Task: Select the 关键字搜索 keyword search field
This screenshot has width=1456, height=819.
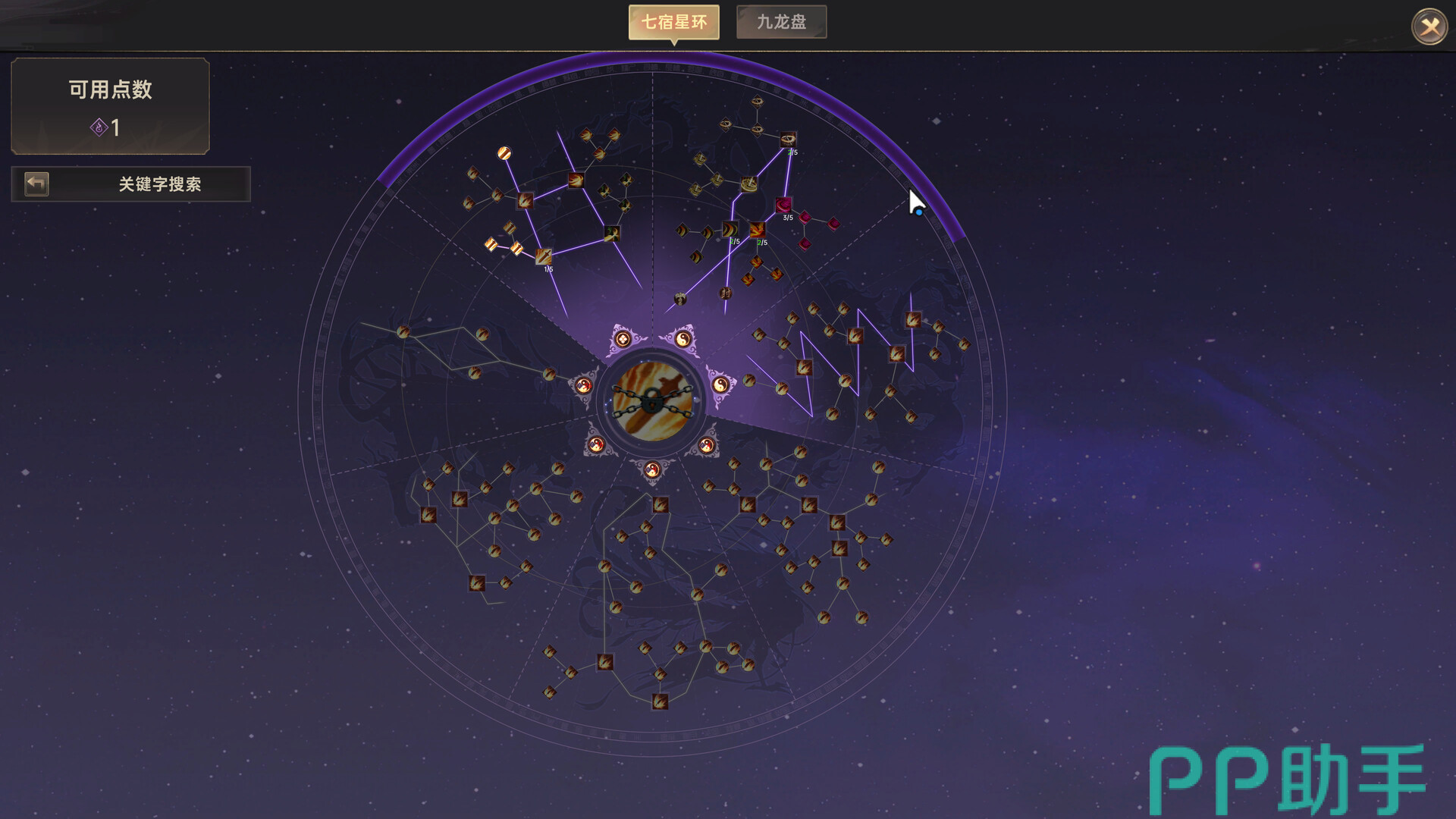Action: (x=159, y=184)
